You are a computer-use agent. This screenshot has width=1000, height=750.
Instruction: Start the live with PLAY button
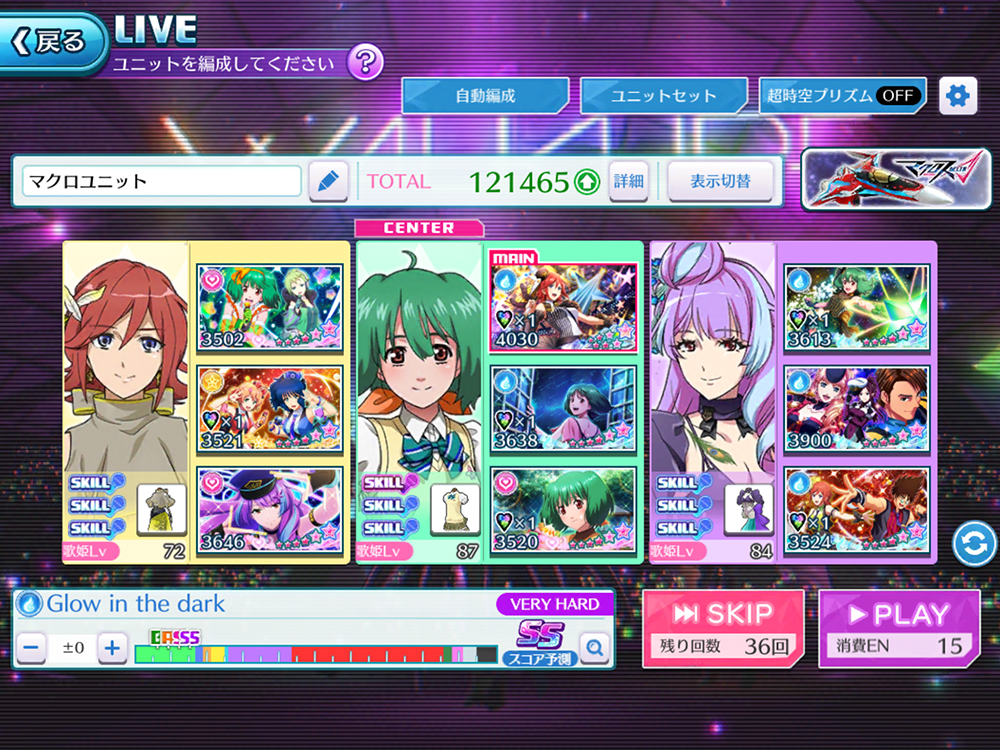click(x=899, y=628)
